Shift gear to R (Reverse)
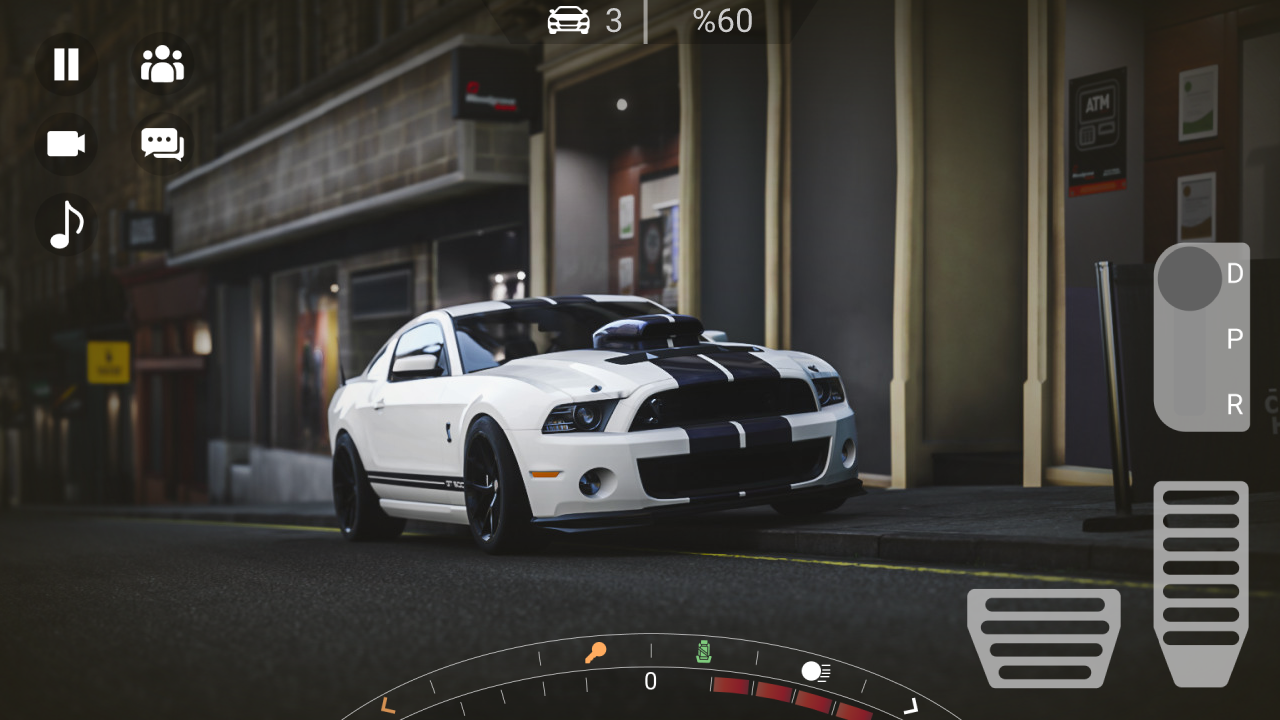The width and height of the screenshot is (1280, 720). [1234, 405]
